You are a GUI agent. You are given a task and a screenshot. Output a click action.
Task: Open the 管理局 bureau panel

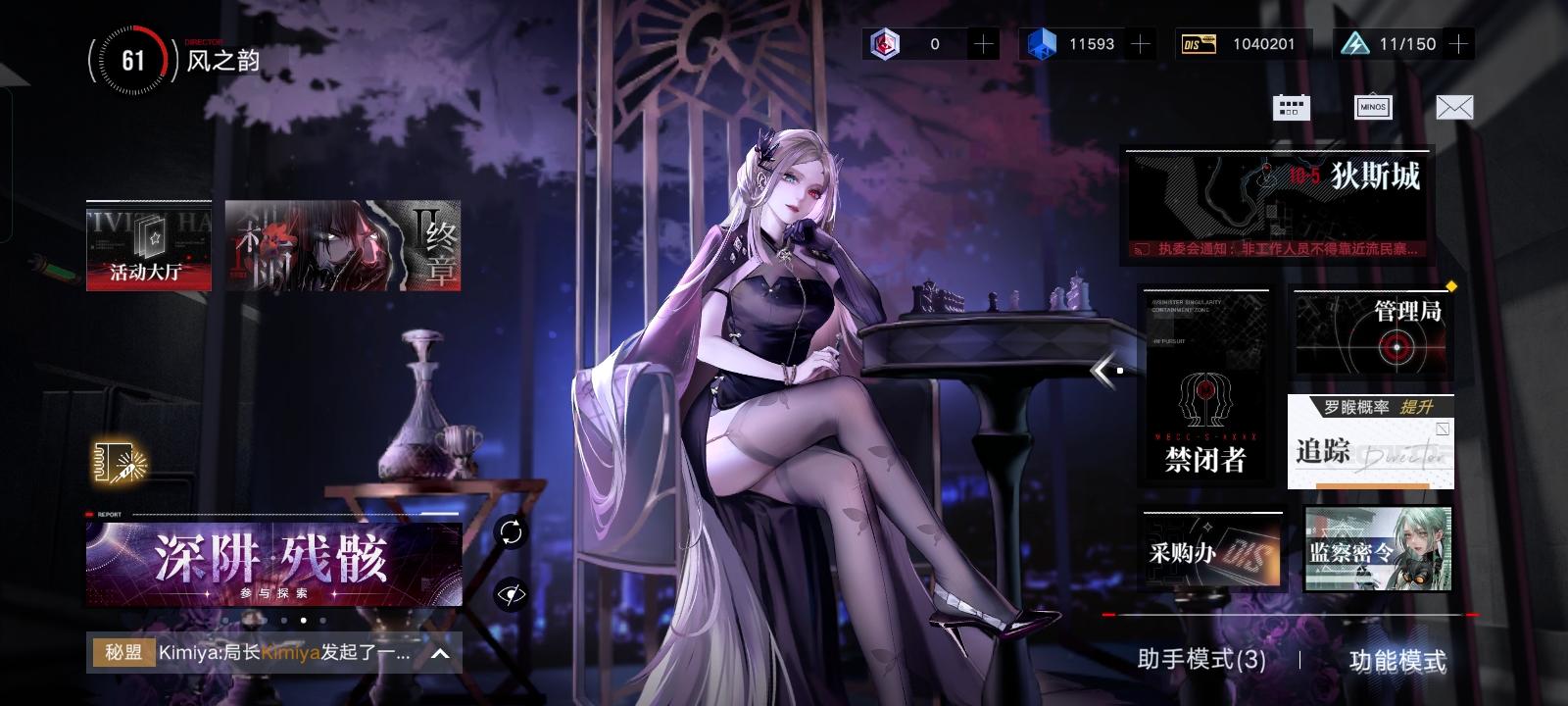(x=1372, y=330)
